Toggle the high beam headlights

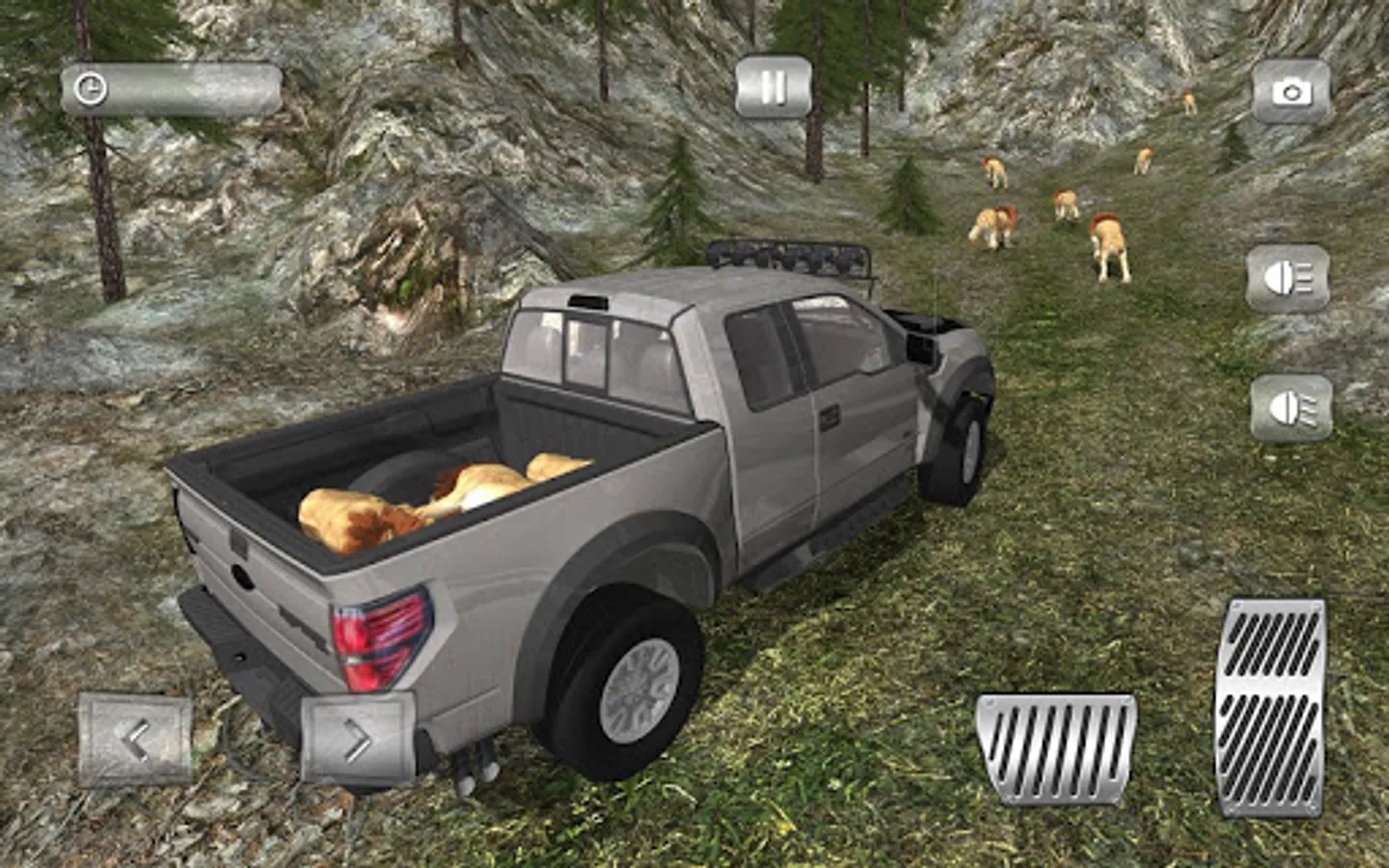tap(1288, 279)
